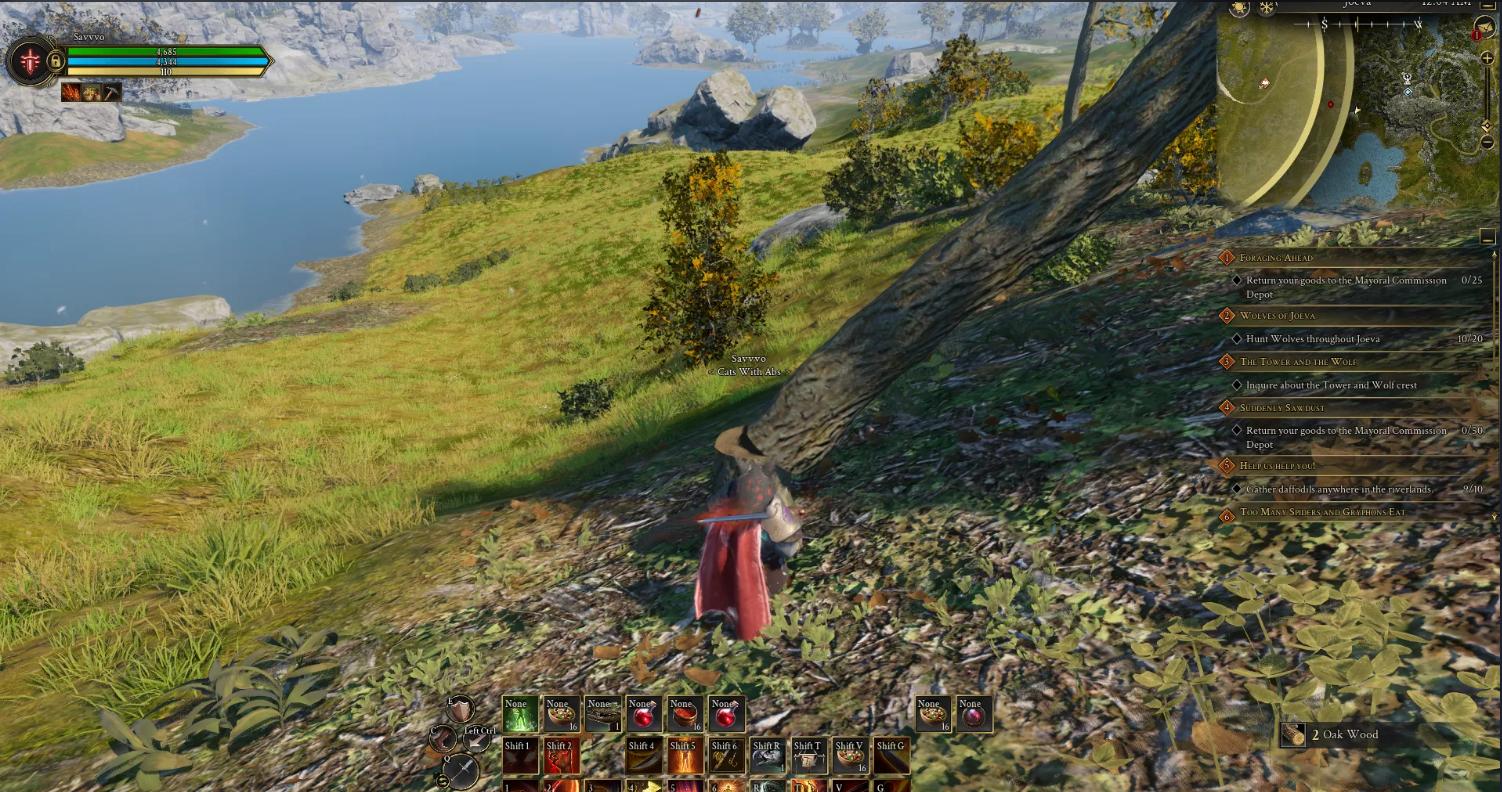
Task: Select the Suddenly Sawdust quest entry
Action: pyautogui.click(x=1282, y=408)
